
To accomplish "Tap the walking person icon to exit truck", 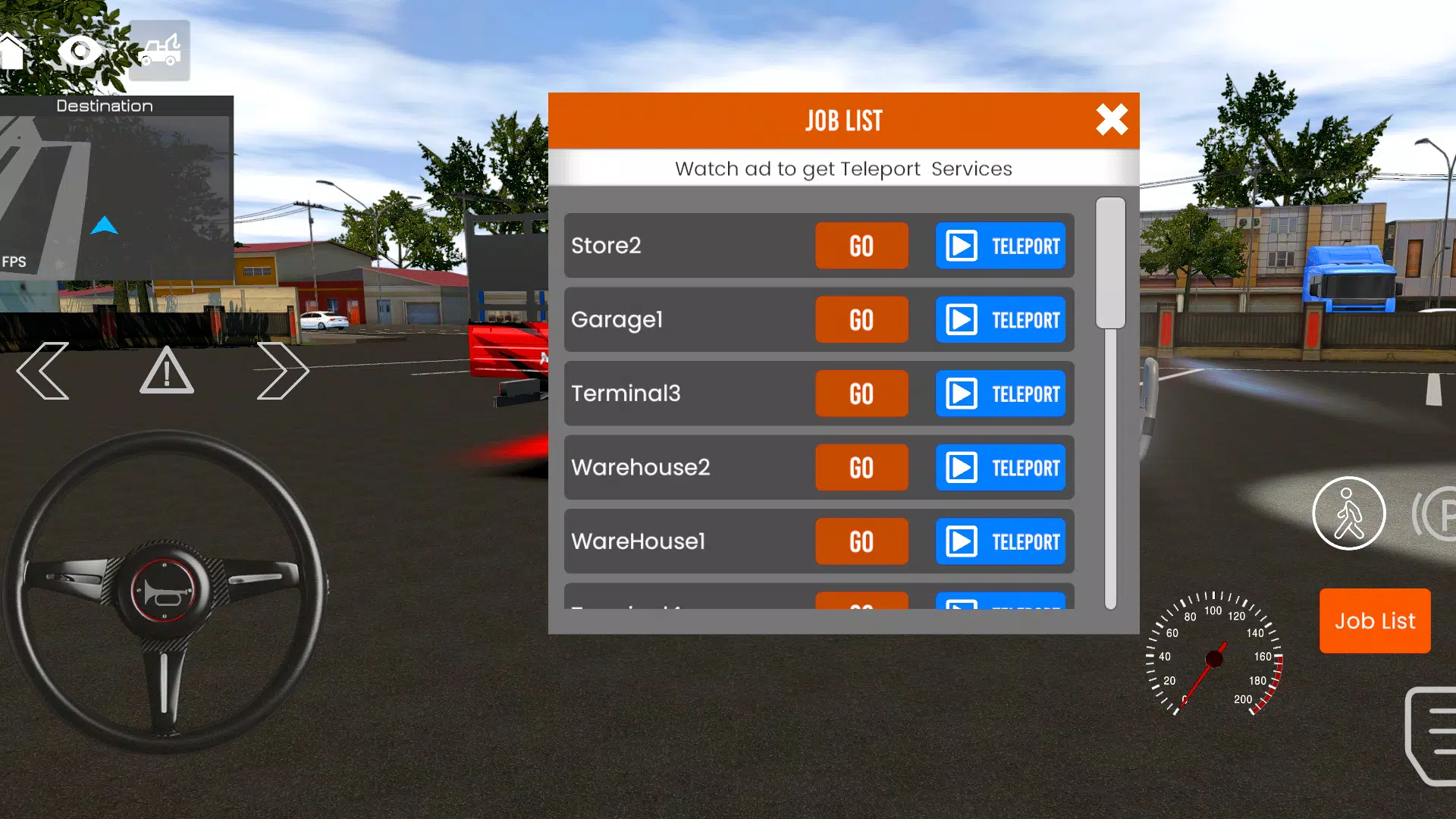I will click(x=1349, y=513).
